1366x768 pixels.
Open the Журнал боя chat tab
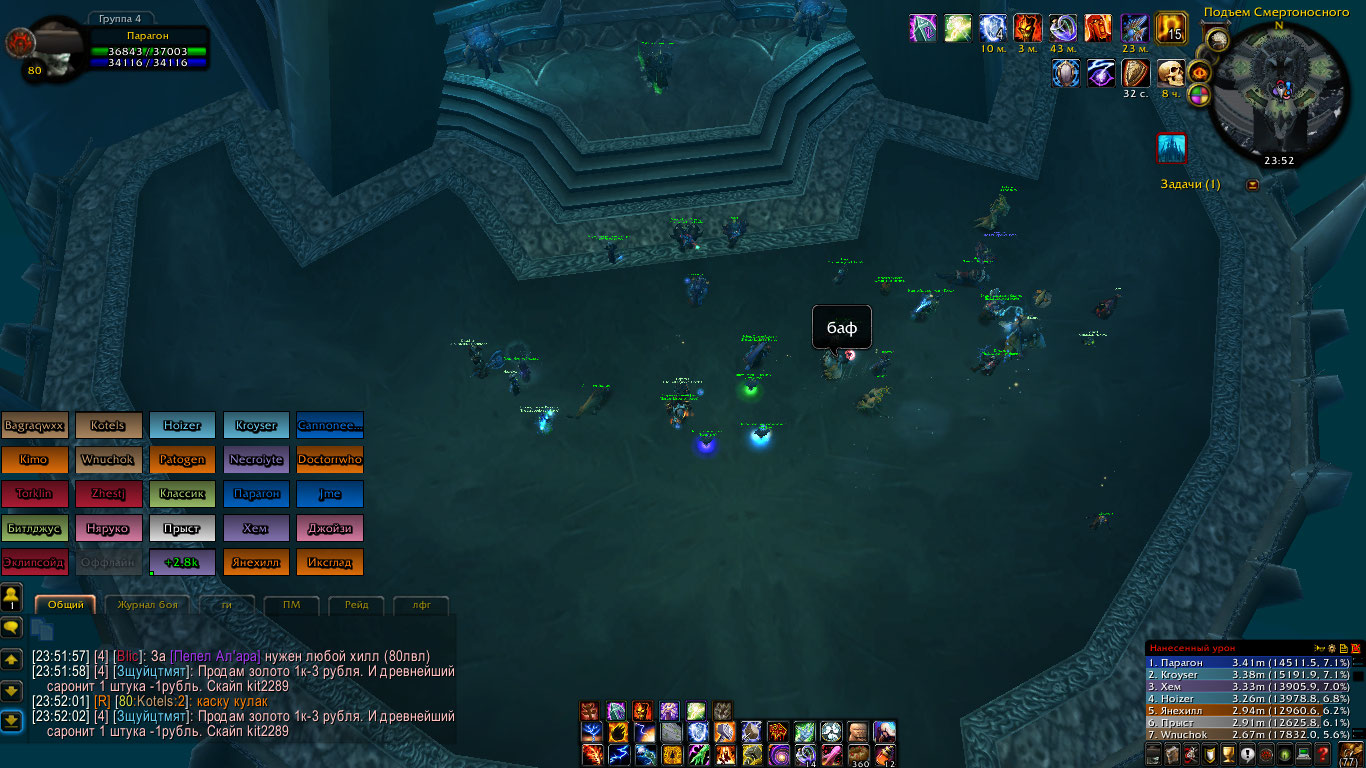[148, 605]
